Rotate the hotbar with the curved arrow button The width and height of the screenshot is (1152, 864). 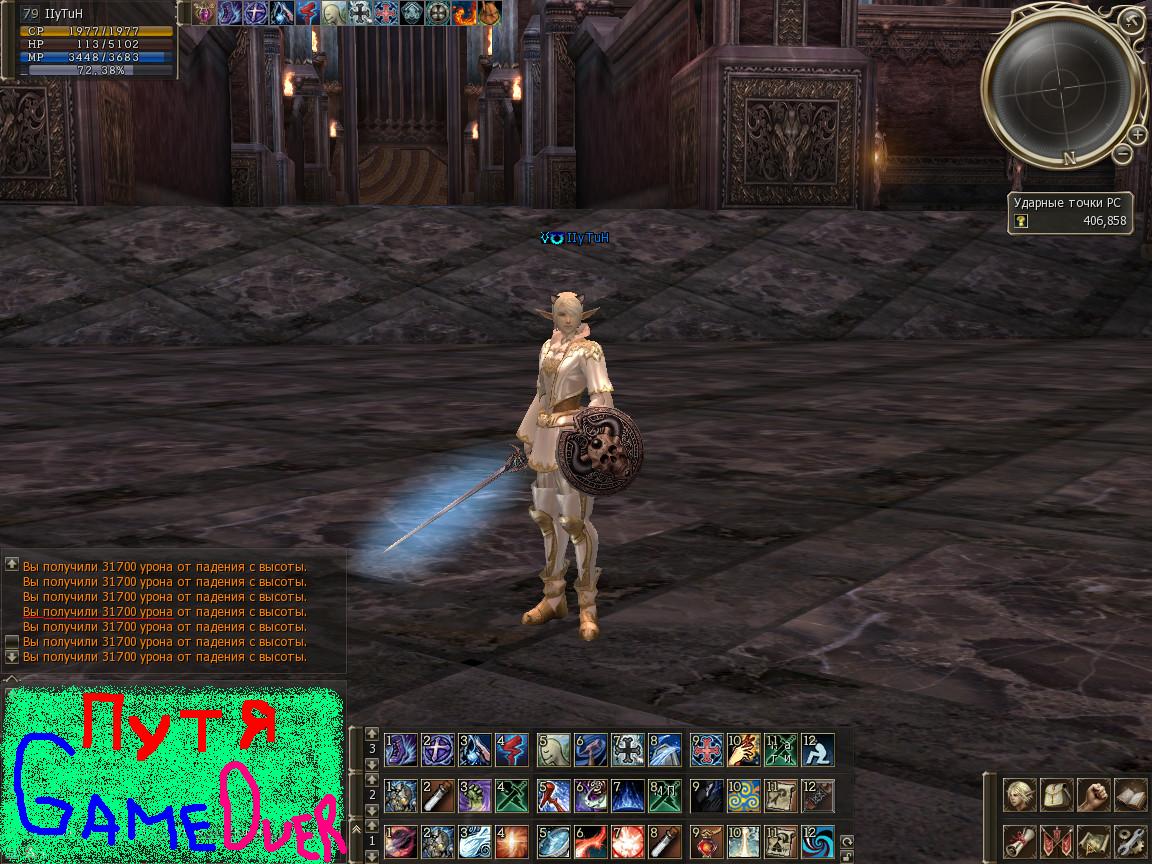(x=848, y=840)
